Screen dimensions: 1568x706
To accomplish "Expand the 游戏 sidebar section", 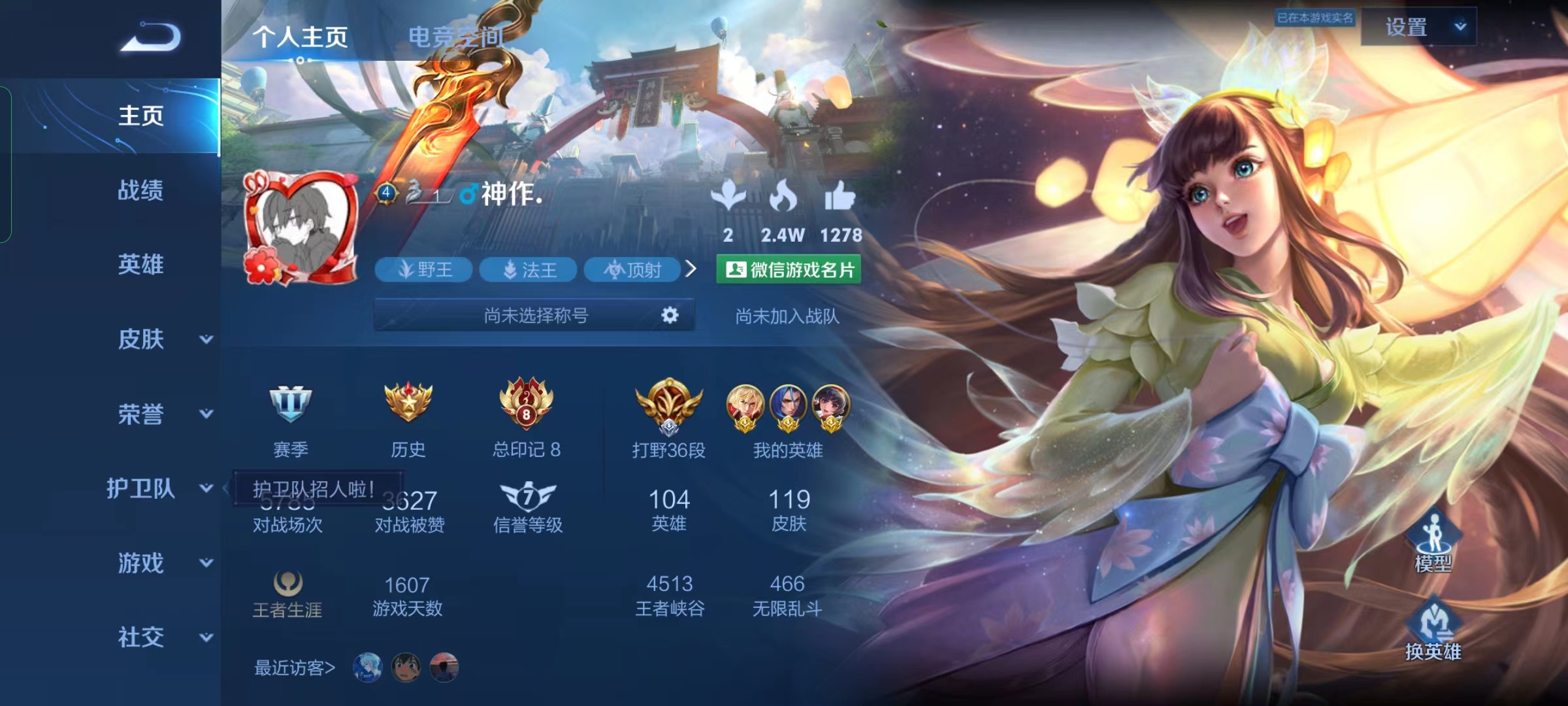I will coord(163,563).
